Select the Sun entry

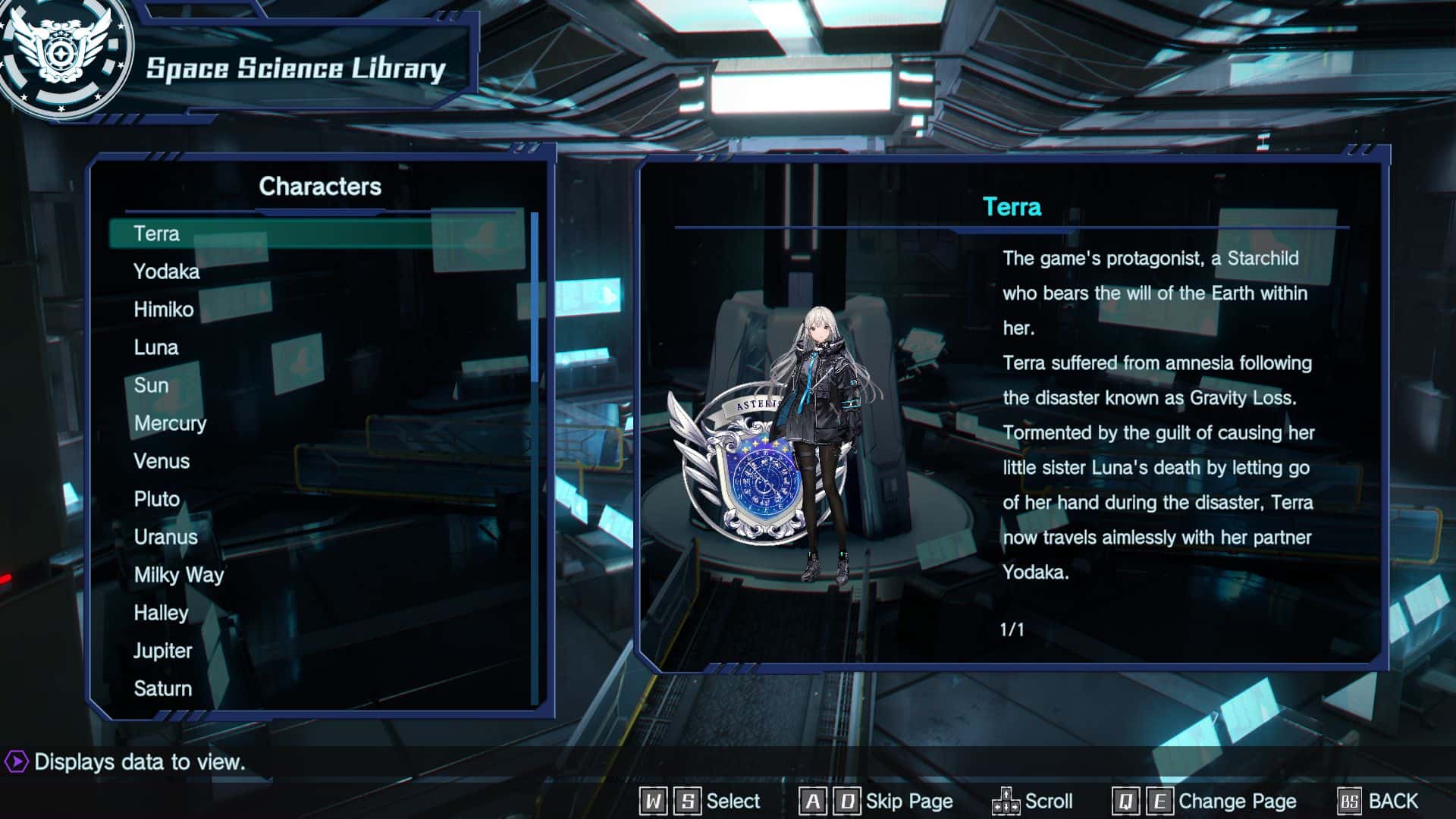point(151,385)
